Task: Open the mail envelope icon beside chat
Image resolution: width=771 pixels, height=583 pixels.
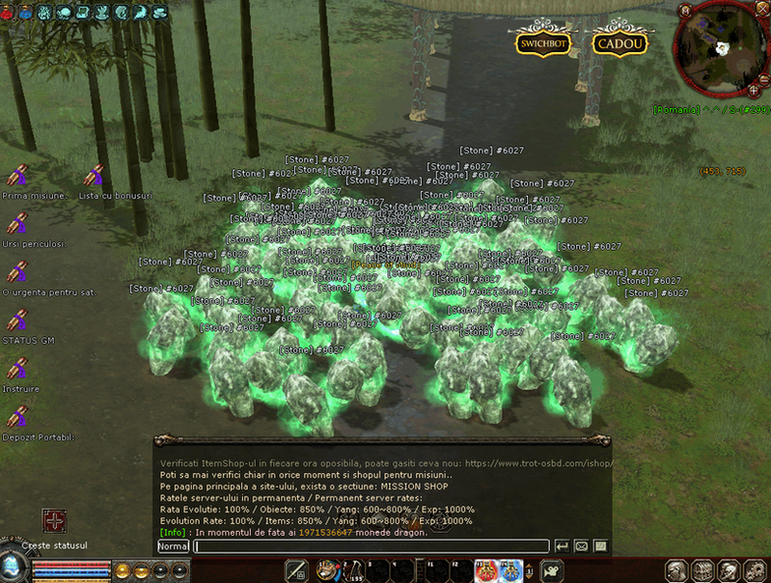Action: 581,546
